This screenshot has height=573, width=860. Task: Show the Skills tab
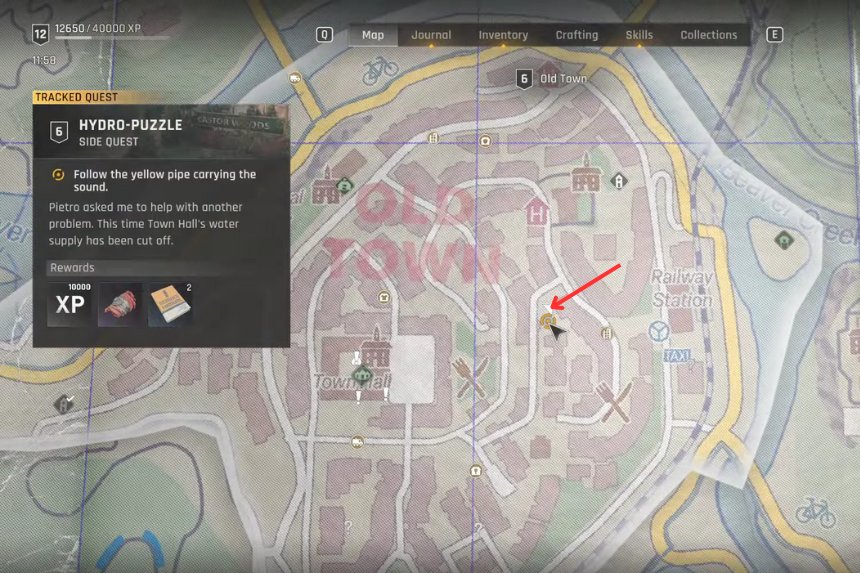(639, 35)
